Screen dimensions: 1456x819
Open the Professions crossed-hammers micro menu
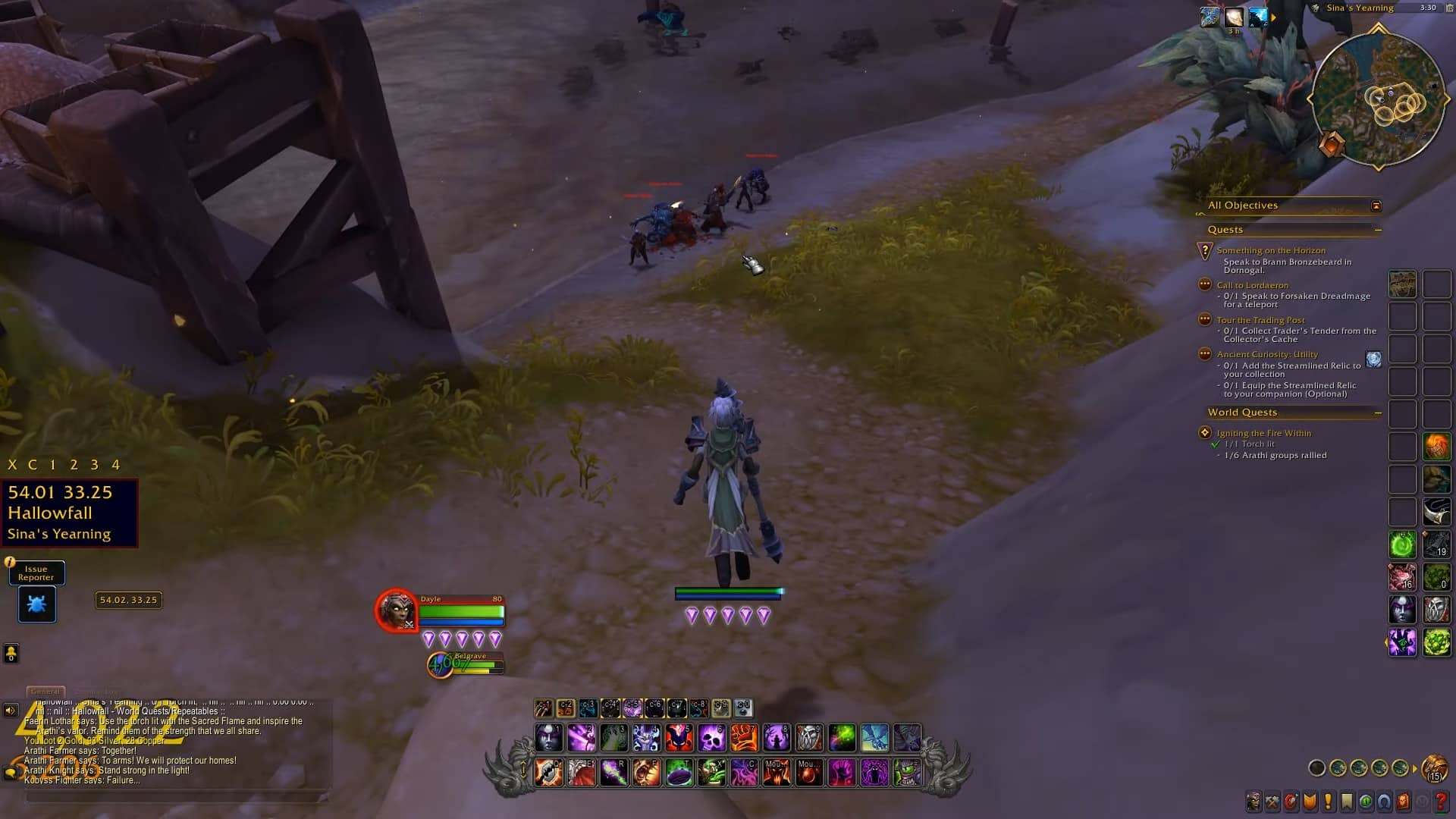pyautogui.click(x=1272, y=801)
